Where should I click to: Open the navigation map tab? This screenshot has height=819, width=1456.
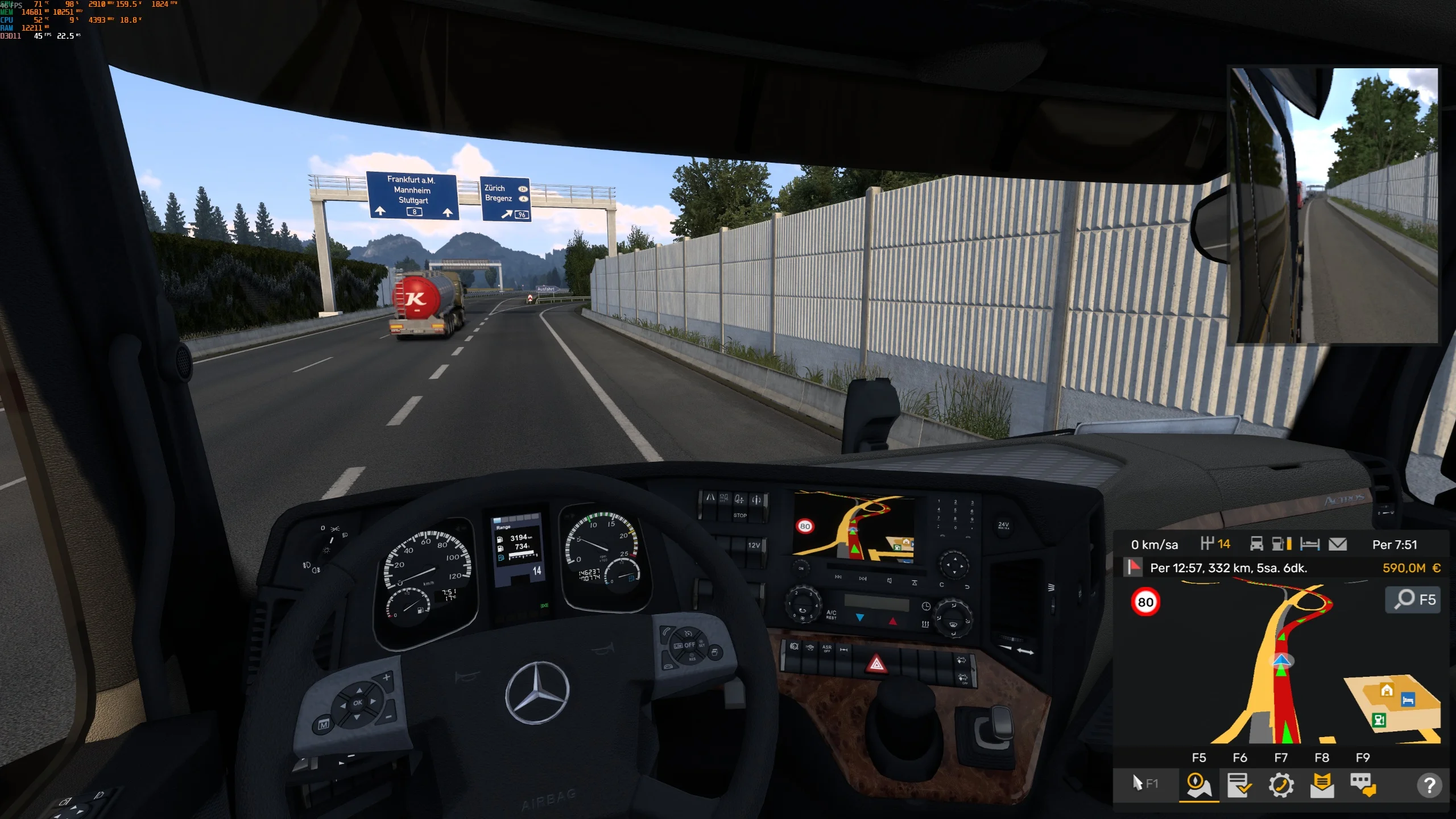(x=1198, y=785)
